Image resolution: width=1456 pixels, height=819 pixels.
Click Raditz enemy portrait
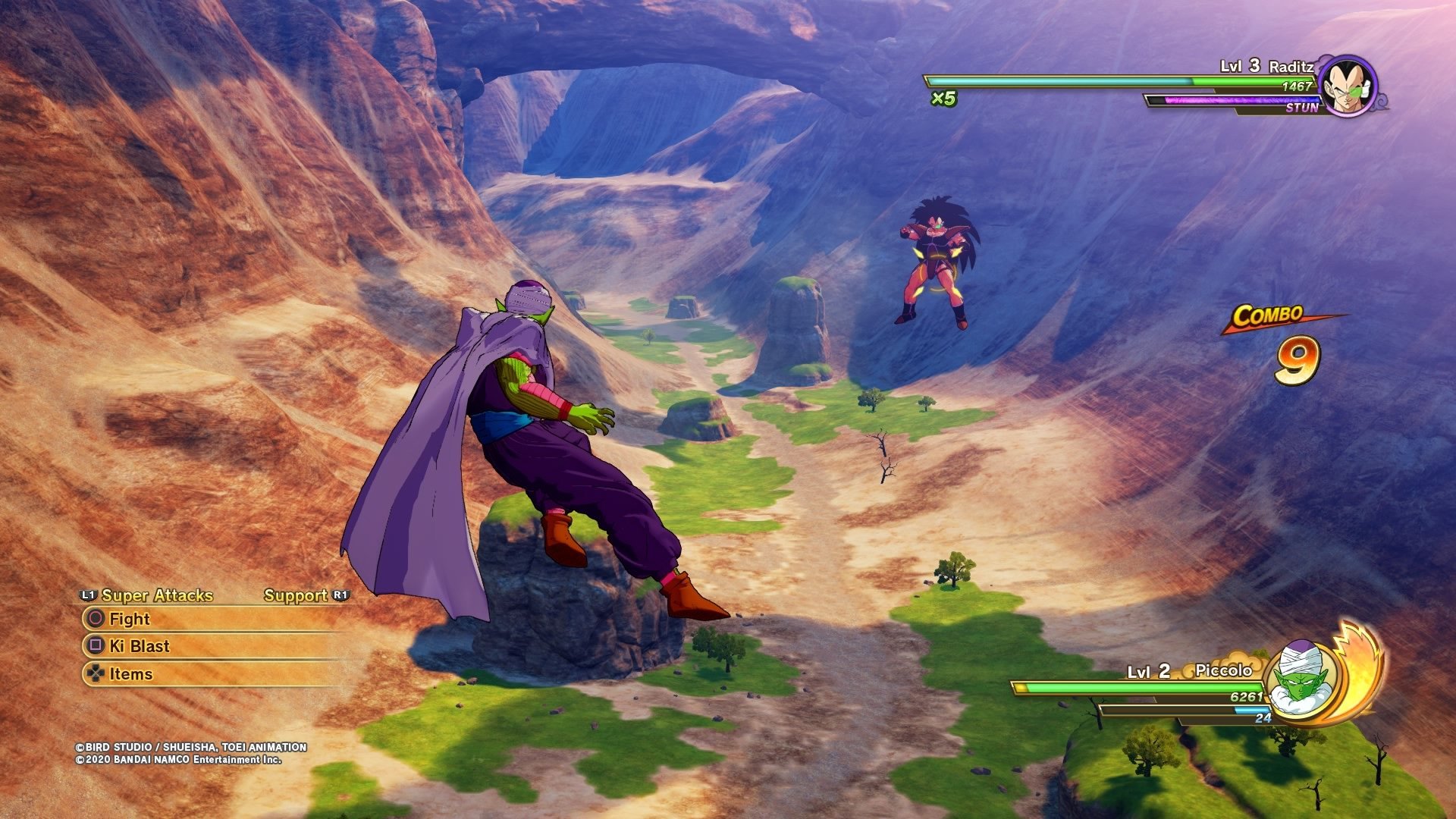tap(1348, 86)
